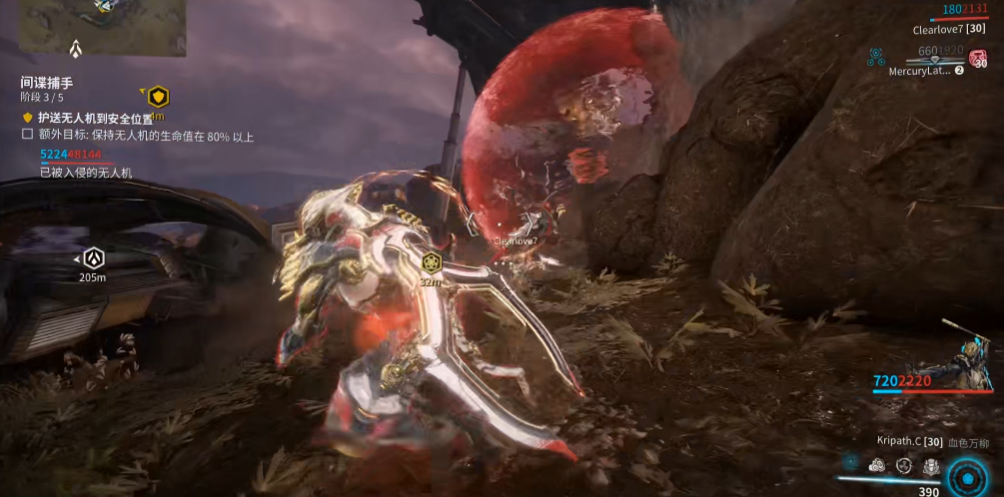Click the blue three-circle squad icon
The height and width of the screenshot is (497, 1004).
876,56
